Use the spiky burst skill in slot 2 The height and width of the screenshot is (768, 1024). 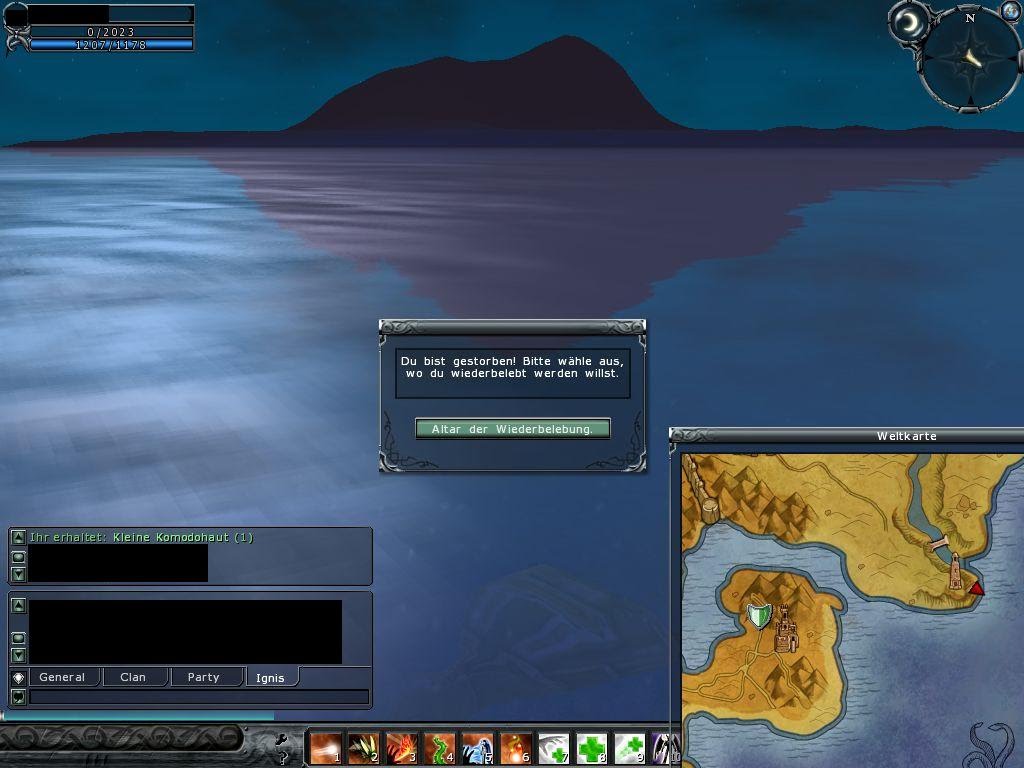363,748
